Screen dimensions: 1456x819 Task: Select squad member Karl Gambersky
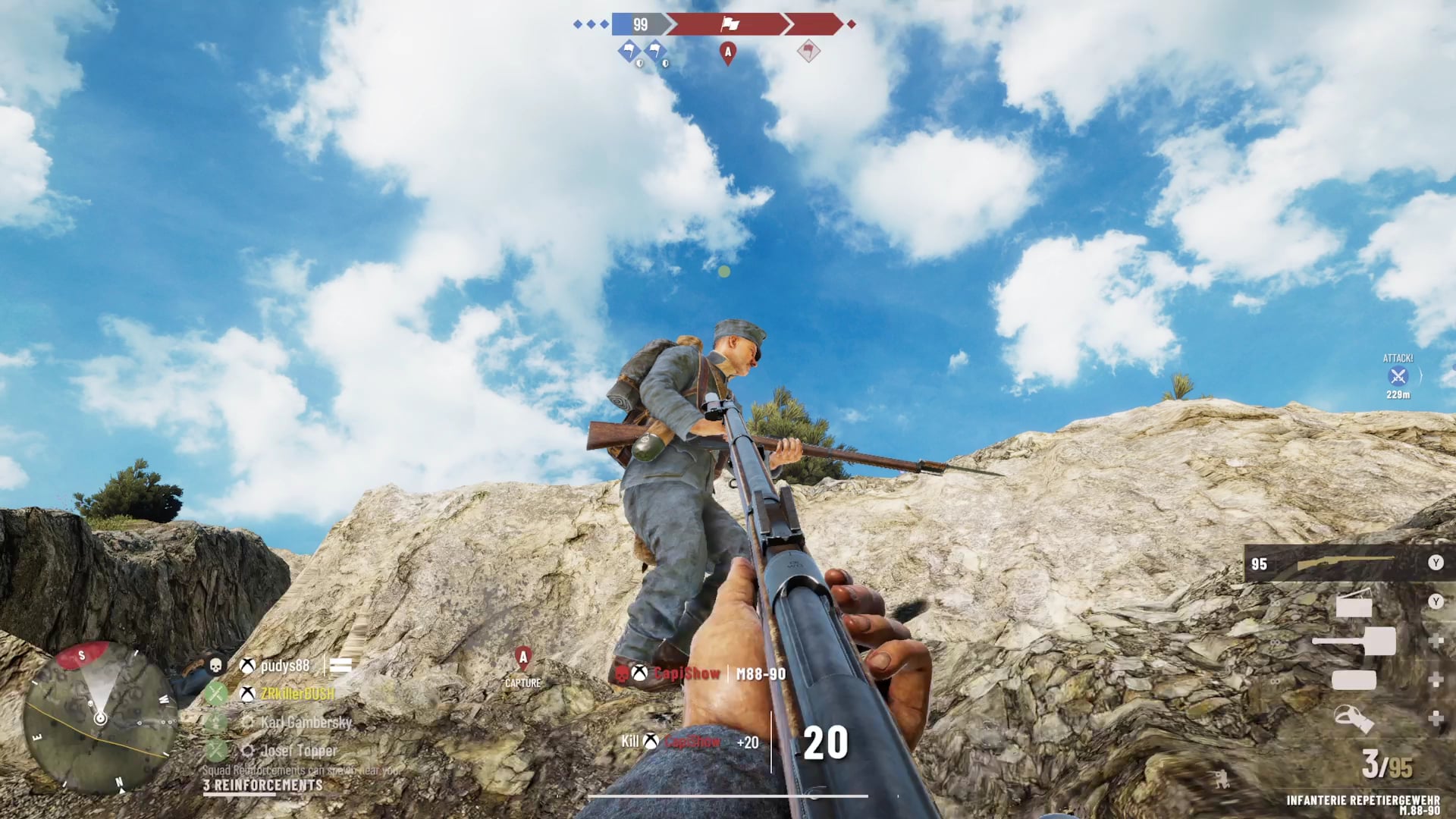pos(306,722)
